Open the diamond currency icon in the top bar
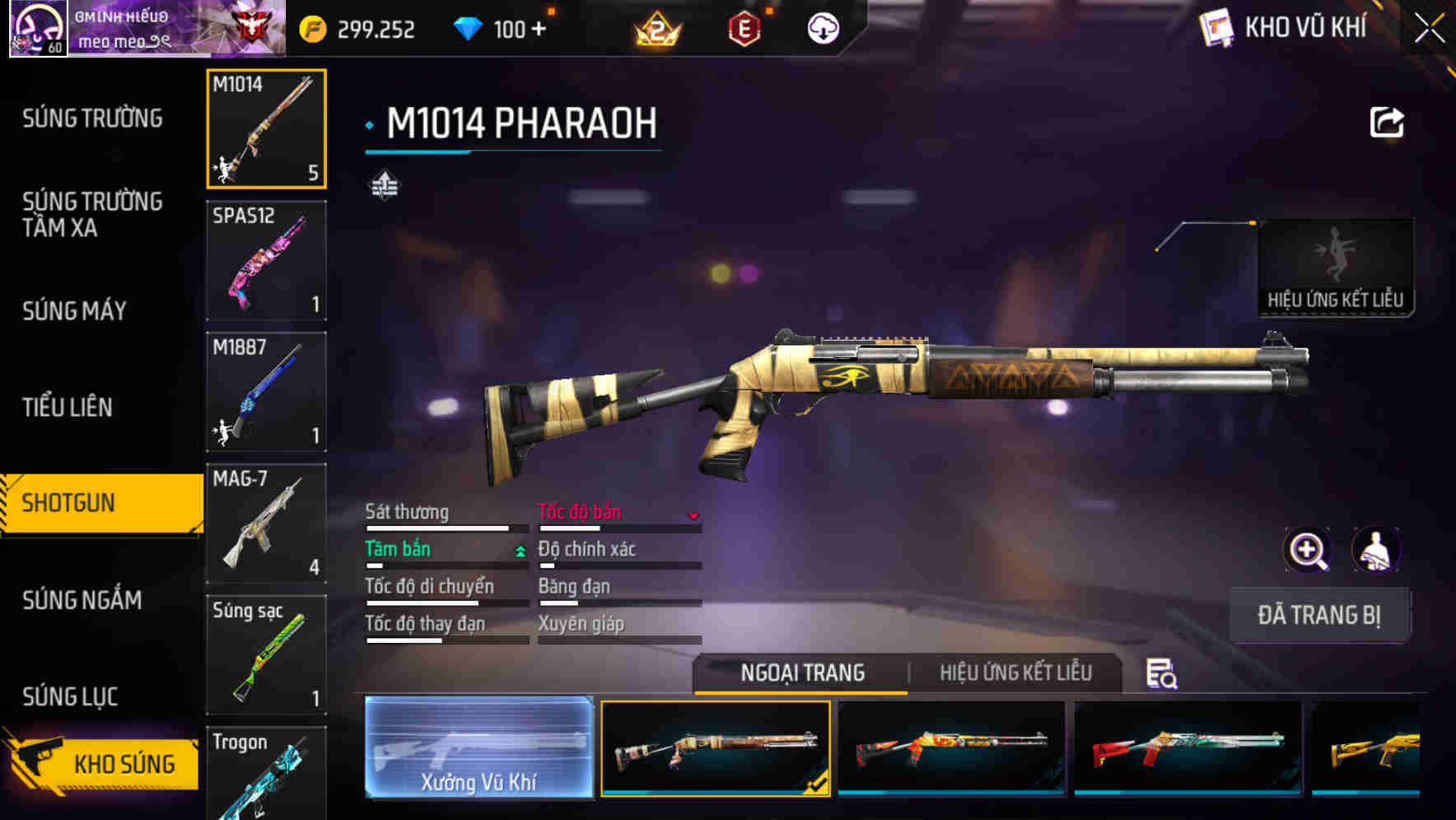The image size is (1456, 820). [469, 27]
